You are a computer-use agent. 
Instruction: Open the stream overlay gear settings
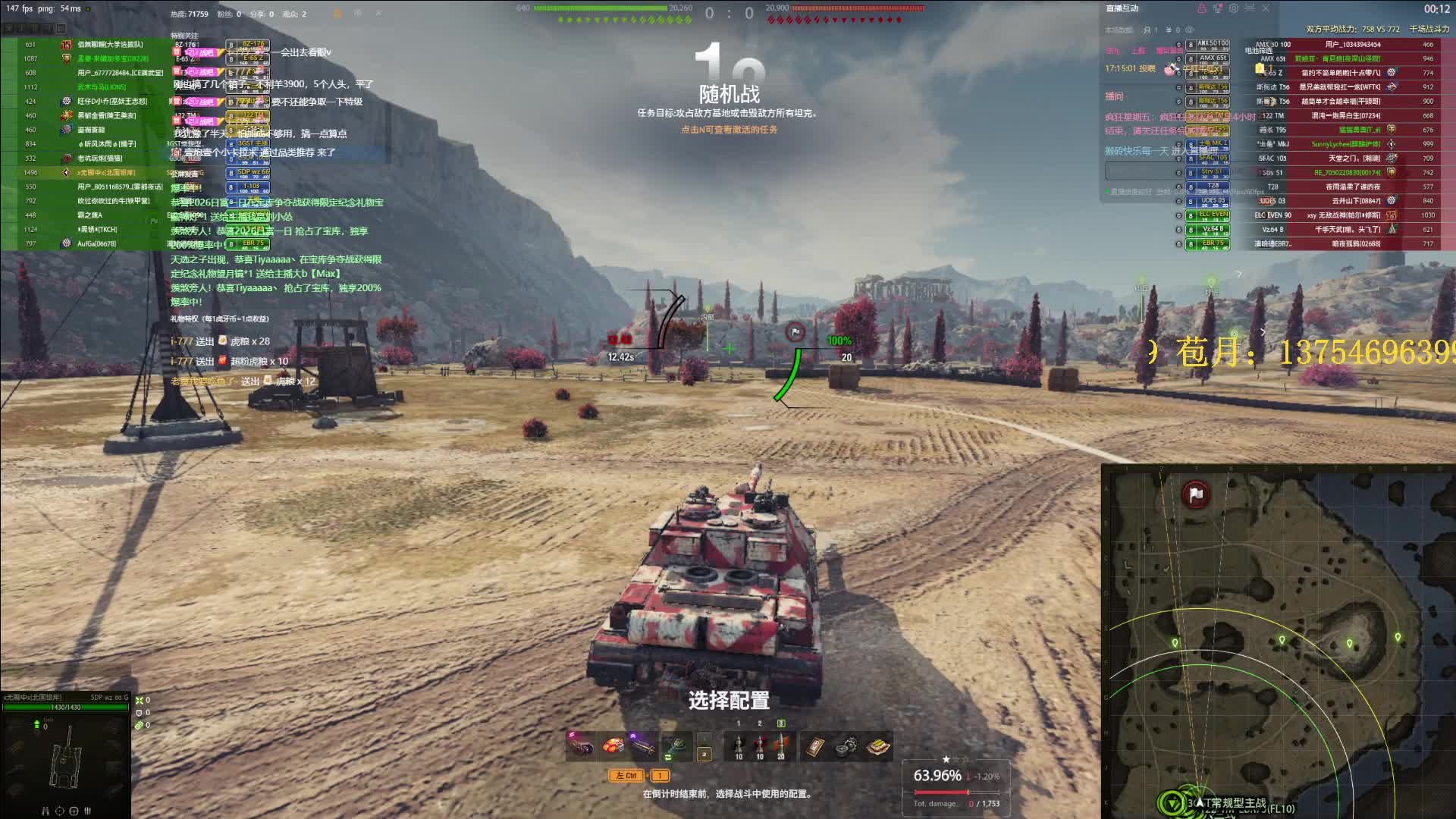coord(1234,8)
